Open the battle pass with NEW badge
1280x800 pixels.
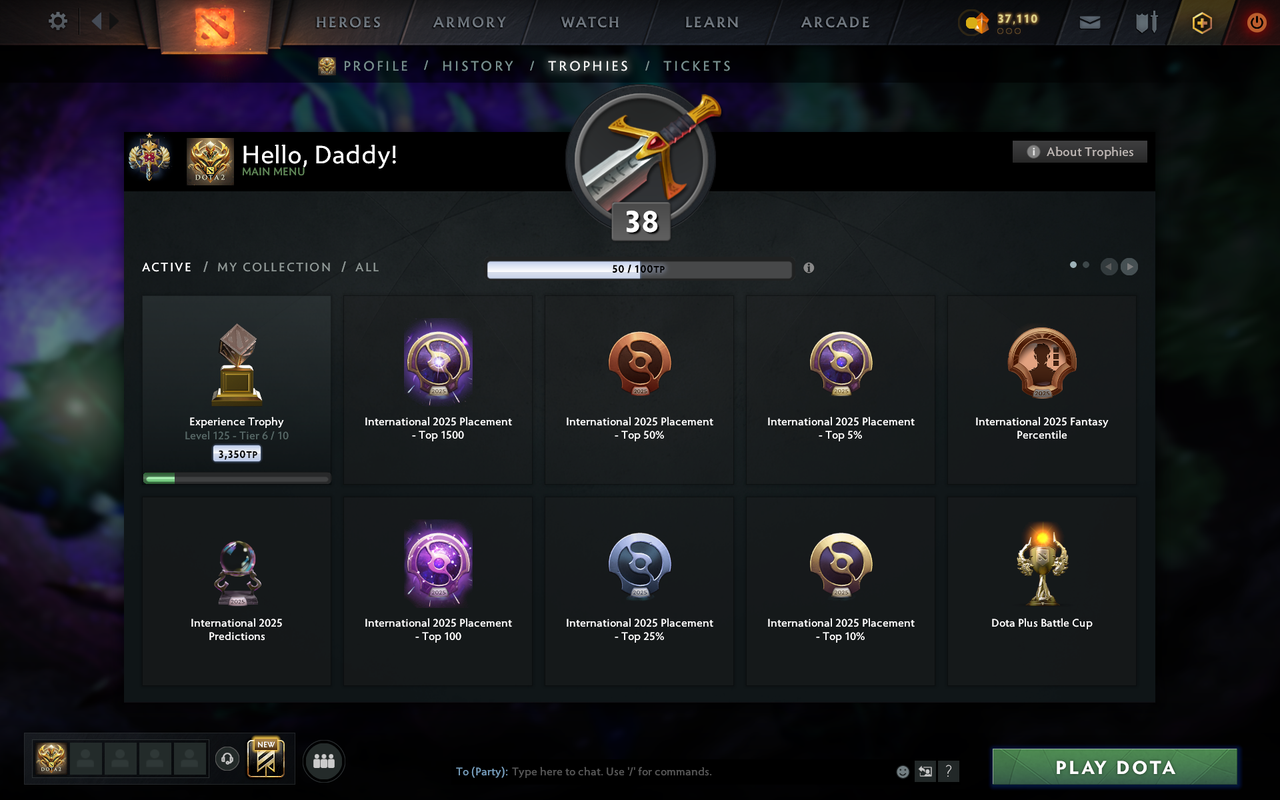coord(265,760)
